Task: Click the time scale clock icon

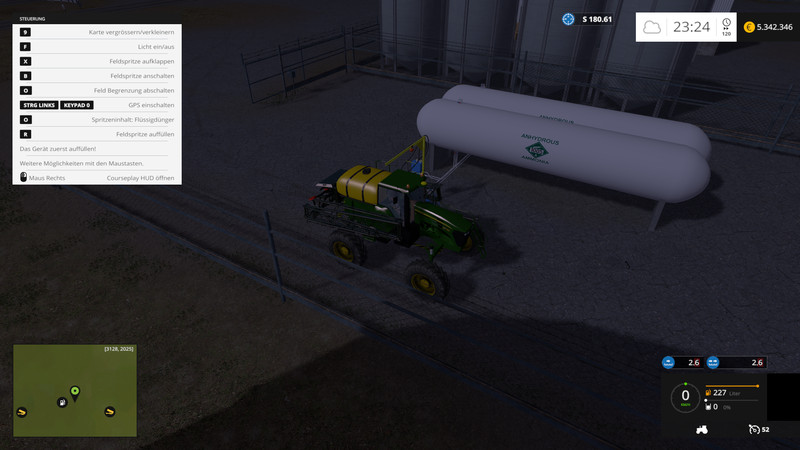Action: pos(725,24)
